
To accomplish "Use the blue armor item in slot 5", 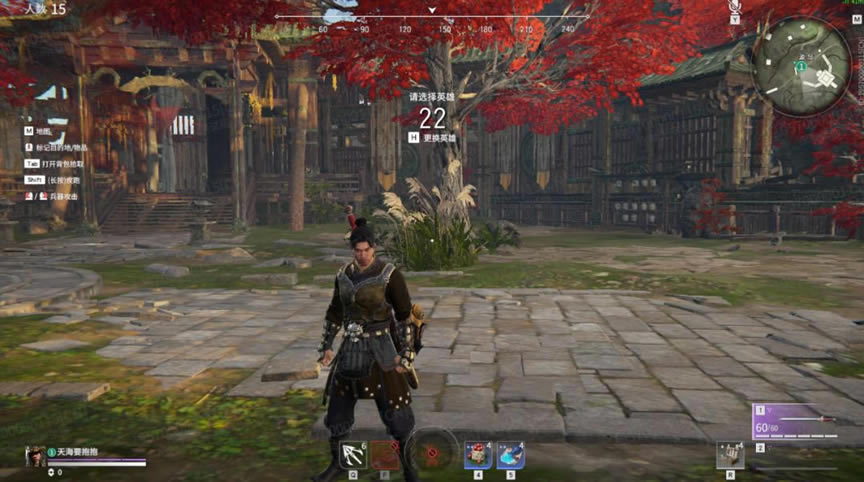I will click(x=510, y=454).
